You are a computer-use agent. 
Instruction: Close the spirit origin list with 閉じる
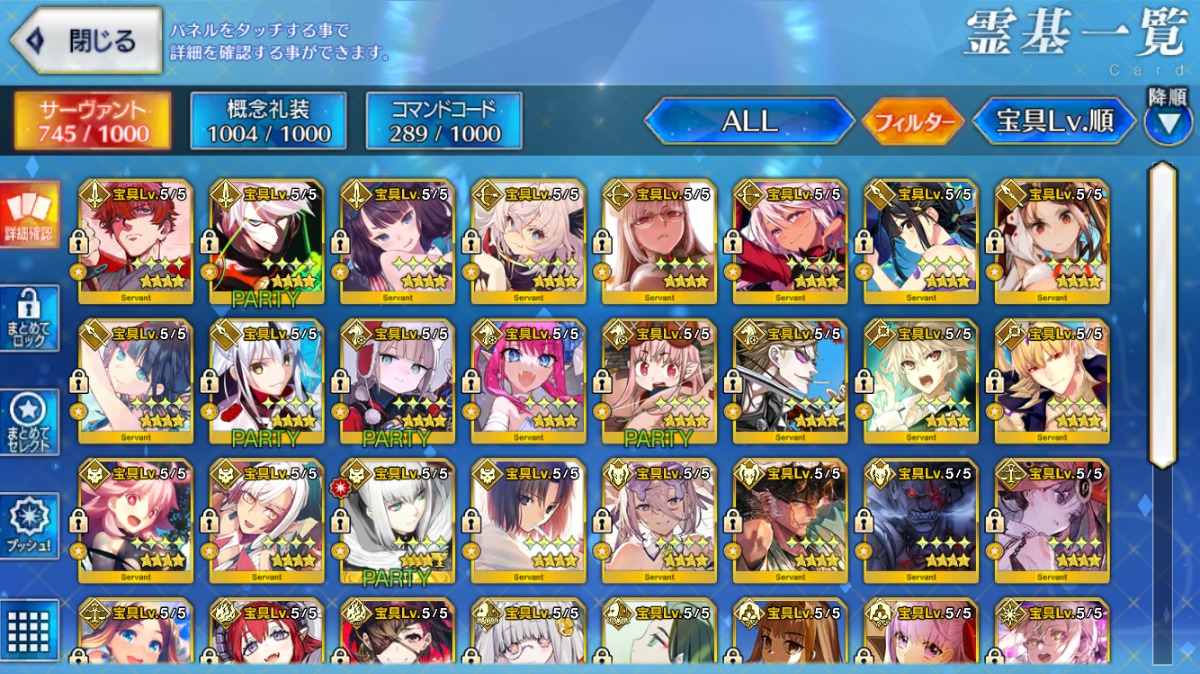(86, 41)
